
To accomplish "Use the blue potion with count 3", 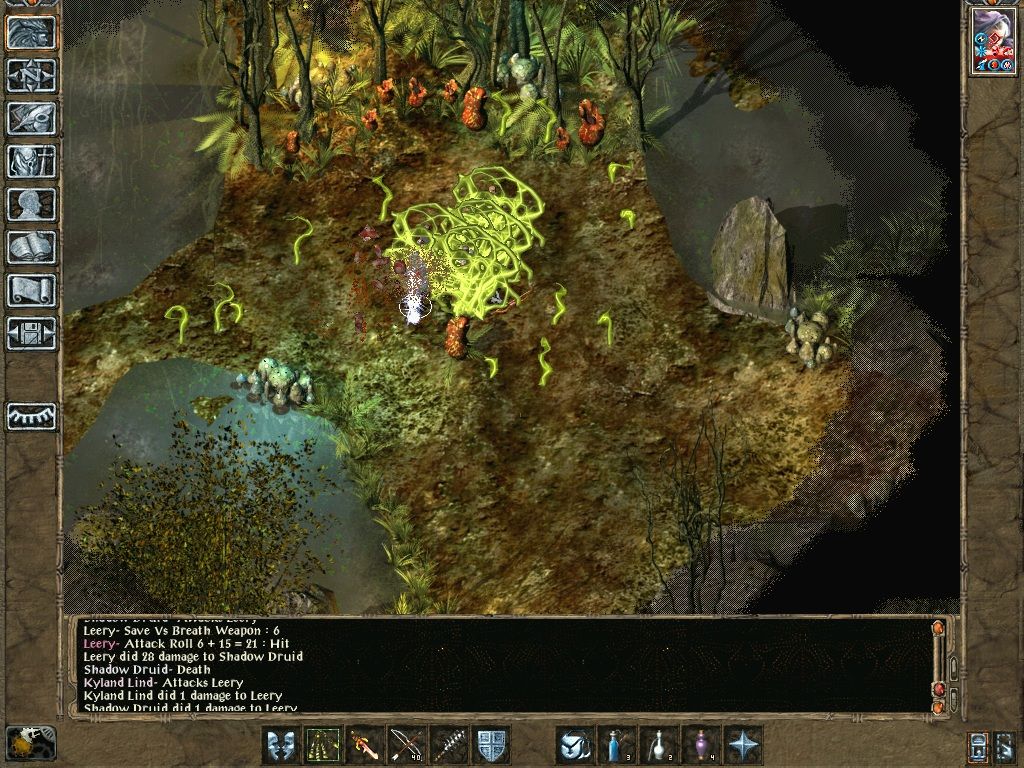I will coord(617,745).
